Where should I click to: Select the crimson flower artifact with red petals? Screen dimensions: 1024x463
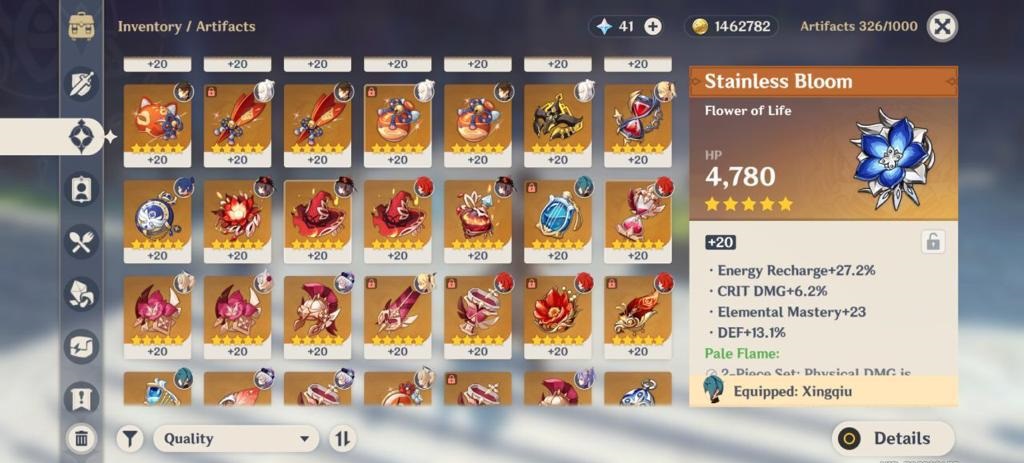click(557, 308)
